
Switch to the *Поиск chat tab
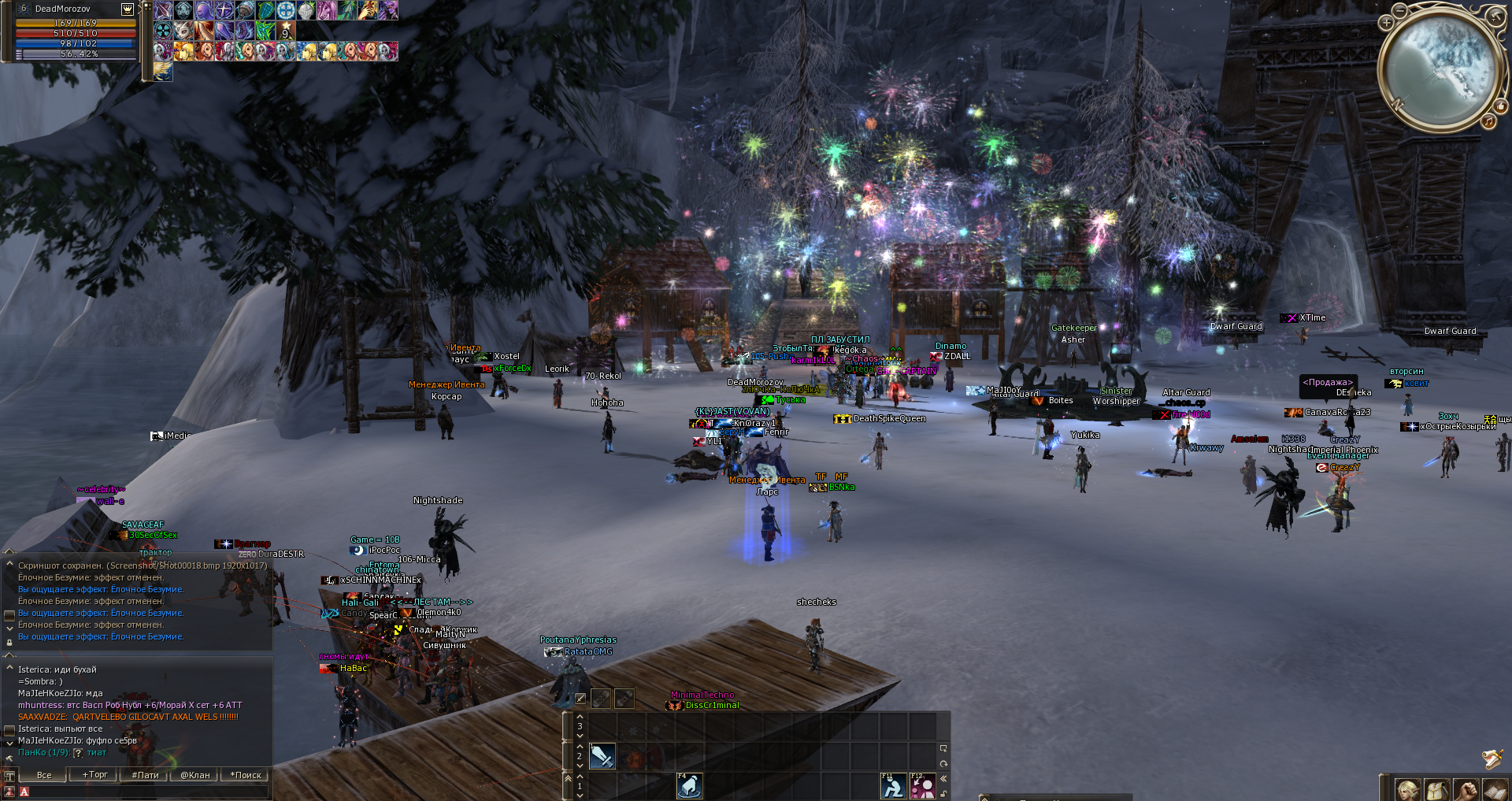tap(246, 775)
